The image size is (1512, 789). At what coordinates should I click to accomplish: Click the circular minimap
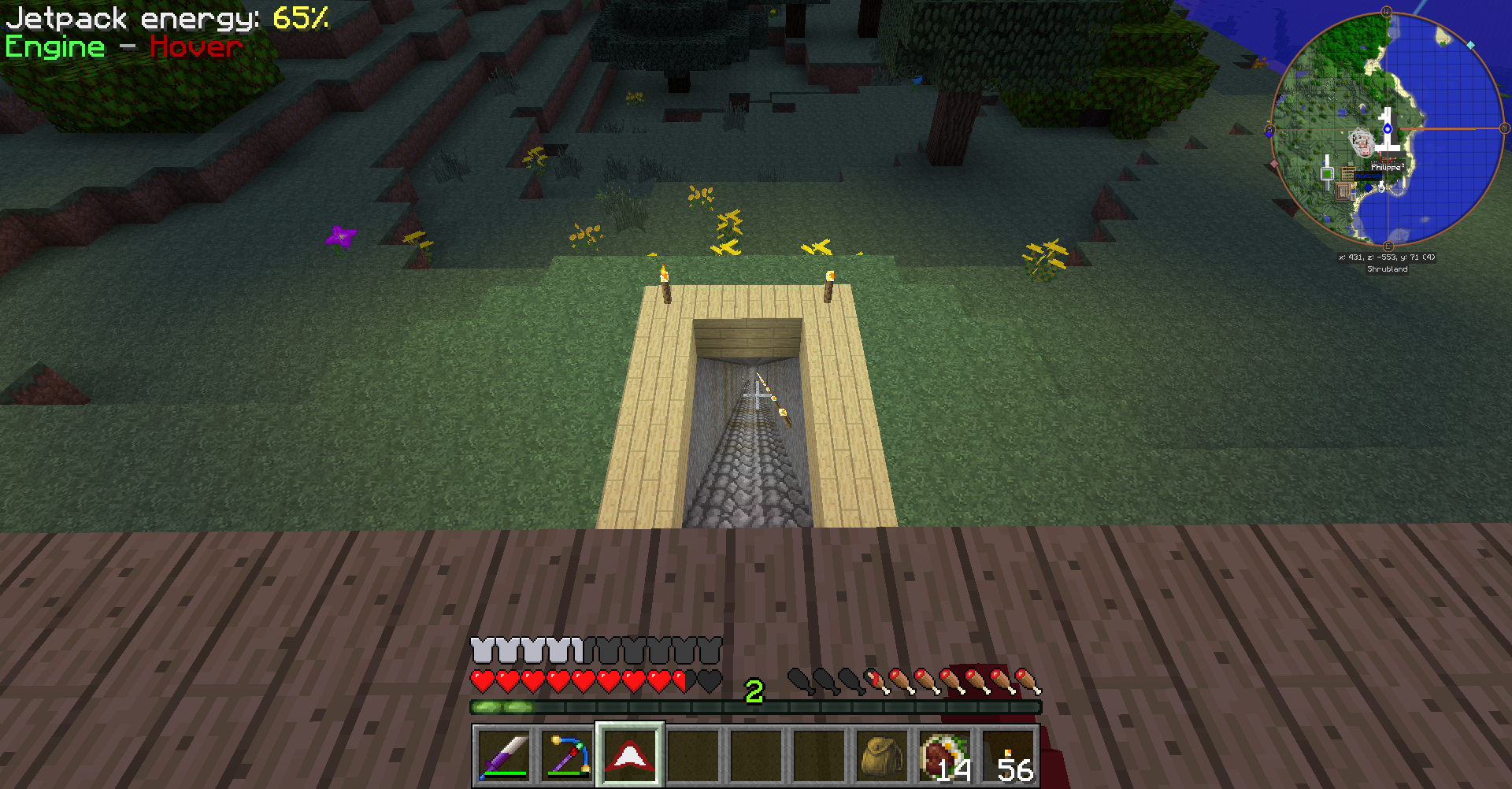coord(1387,128)
